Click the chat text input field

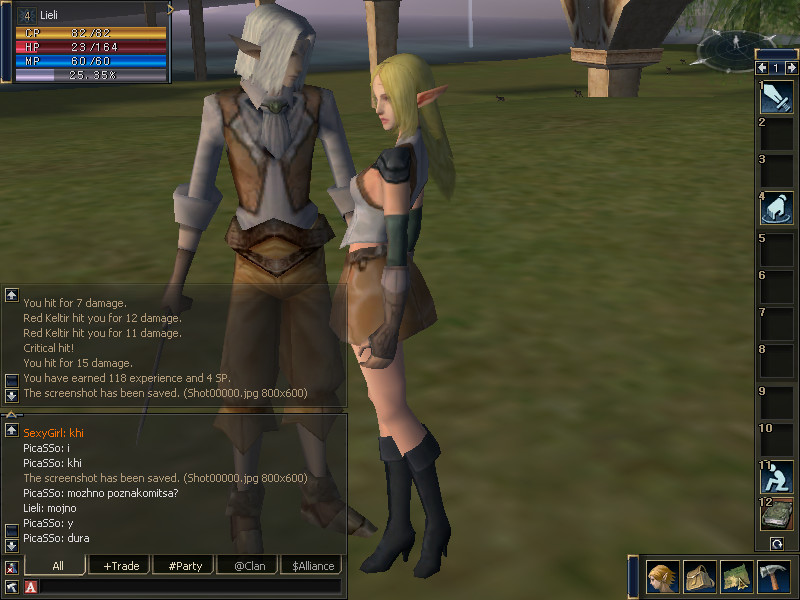click(x=190, y=587)
